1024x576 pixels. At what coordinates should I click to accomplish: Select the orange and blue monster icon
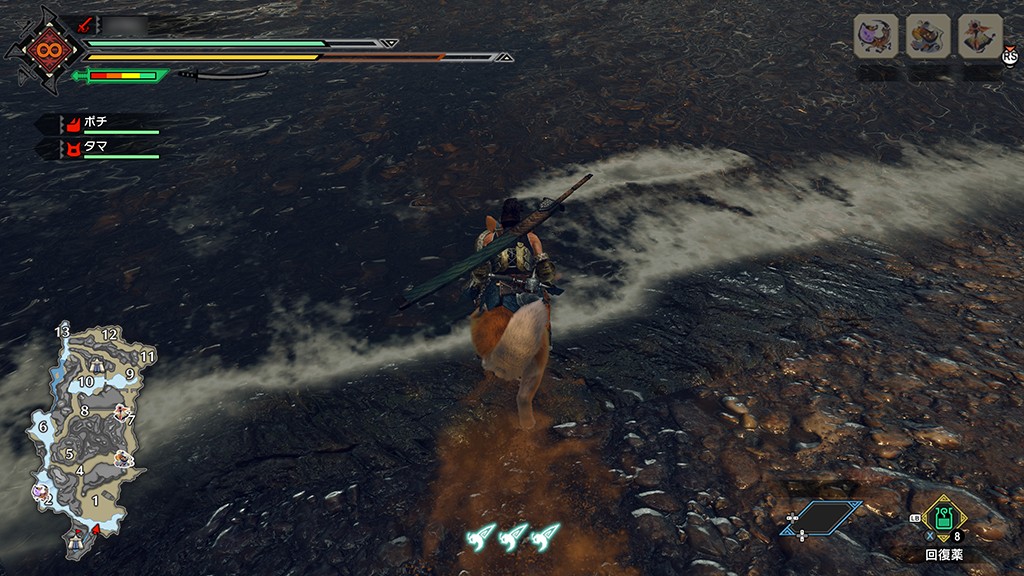[x=928, y=36]
